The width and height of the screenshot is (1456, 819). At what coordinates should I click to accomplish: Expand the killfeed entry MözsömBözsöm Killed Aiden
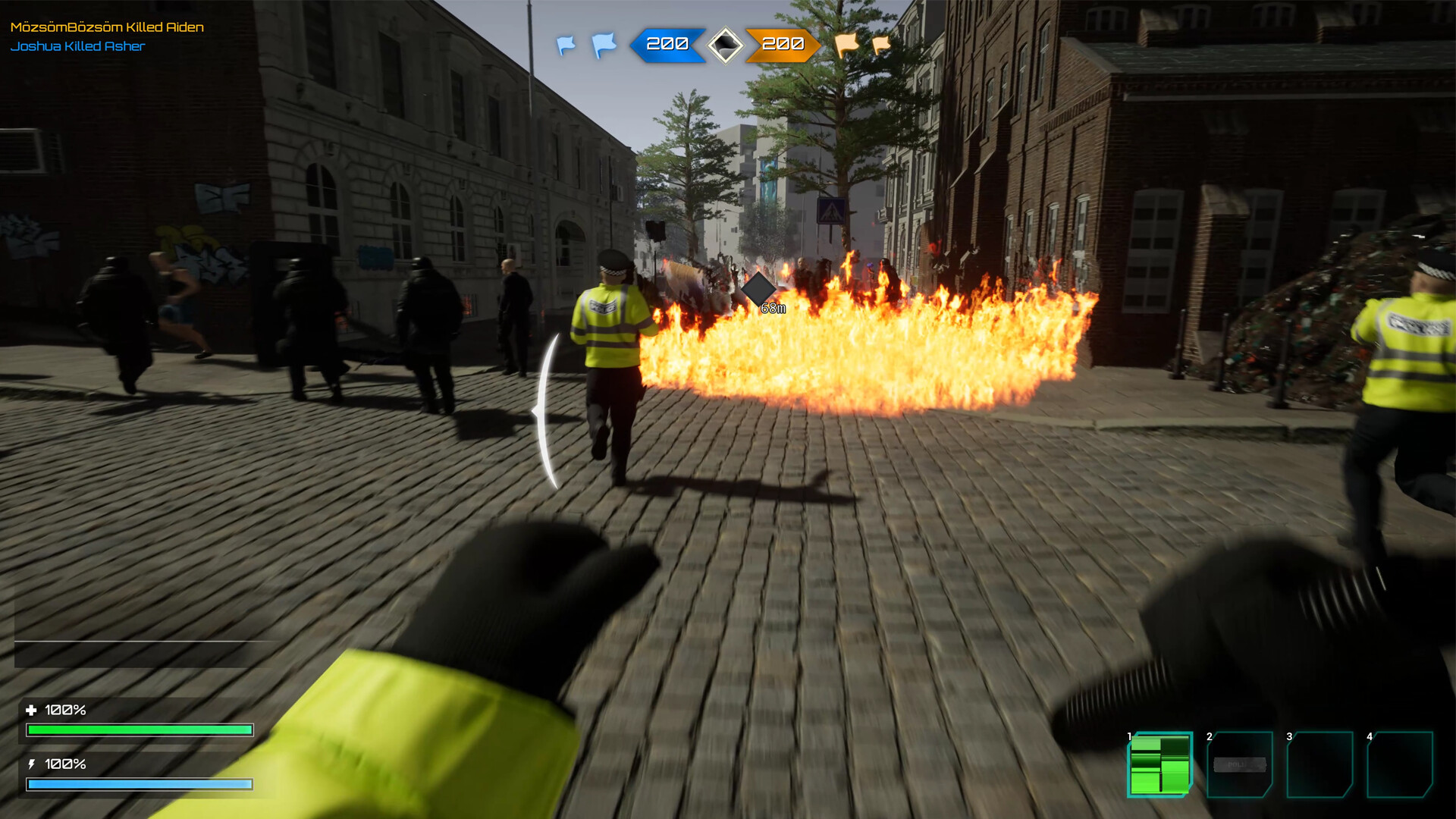click(x=106, y=26)
